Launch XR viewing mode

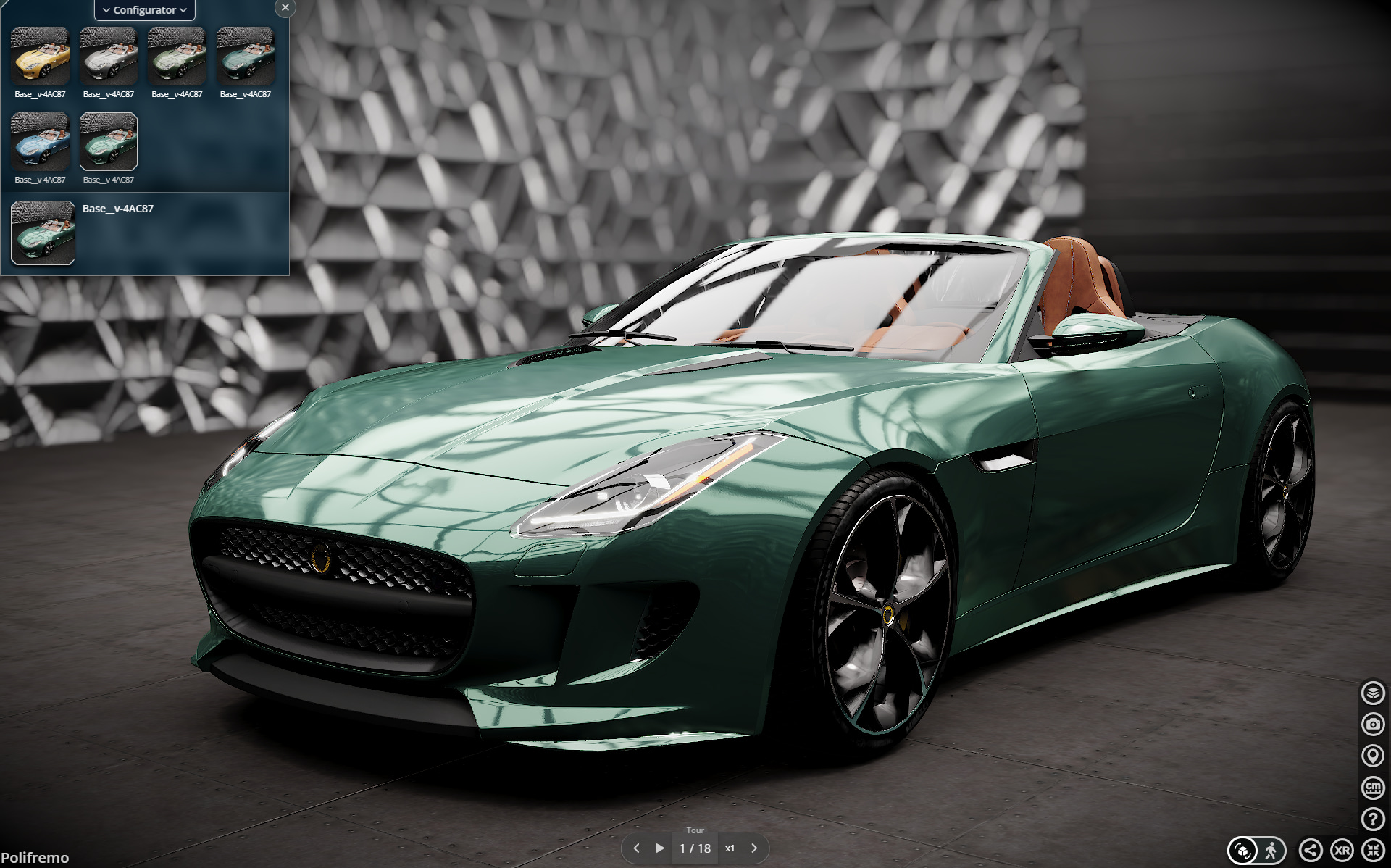tap(1342, 849)
